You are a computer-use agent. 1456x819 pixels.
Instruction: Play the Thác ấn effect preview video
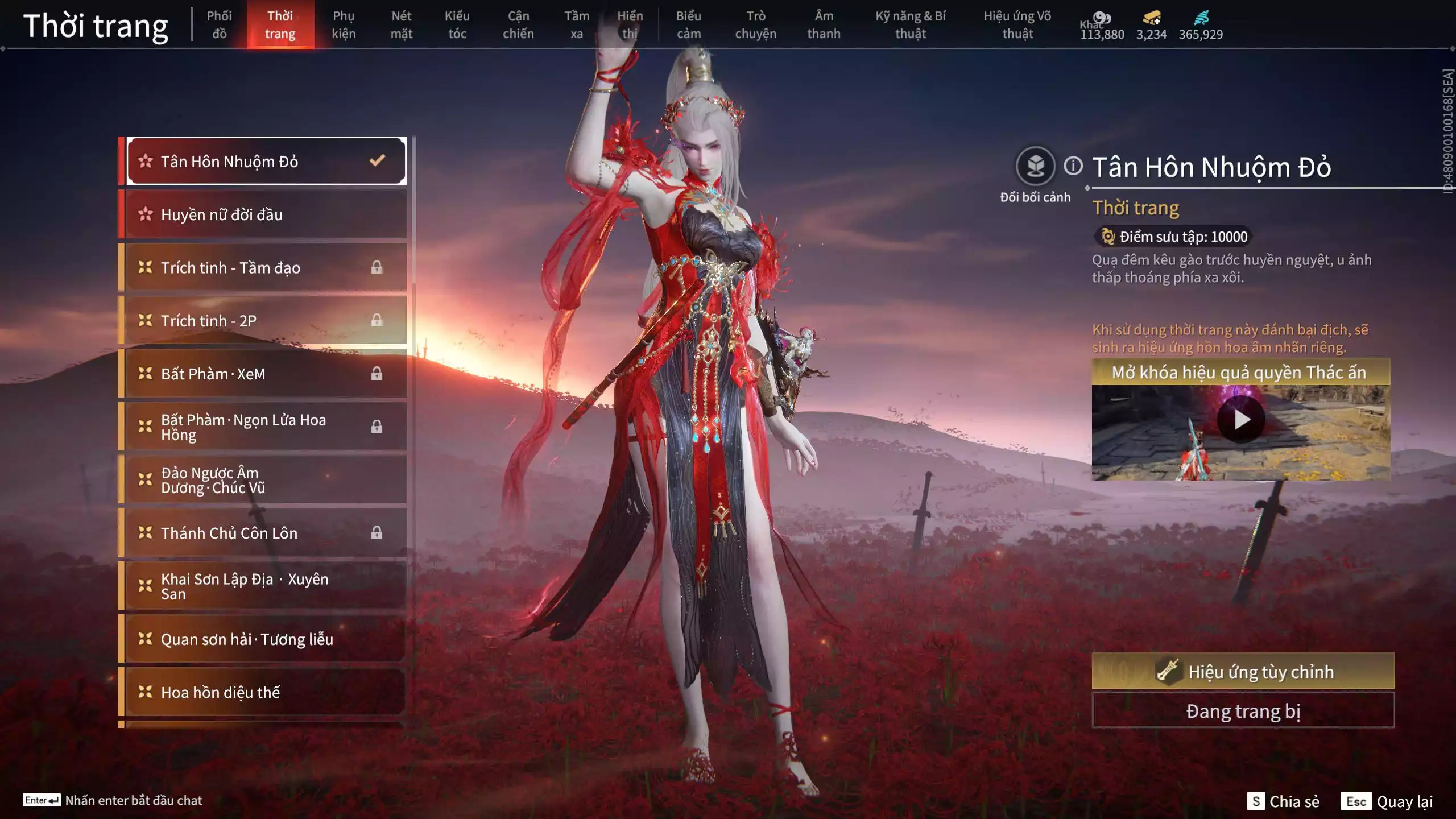[x=1240, y=420]
